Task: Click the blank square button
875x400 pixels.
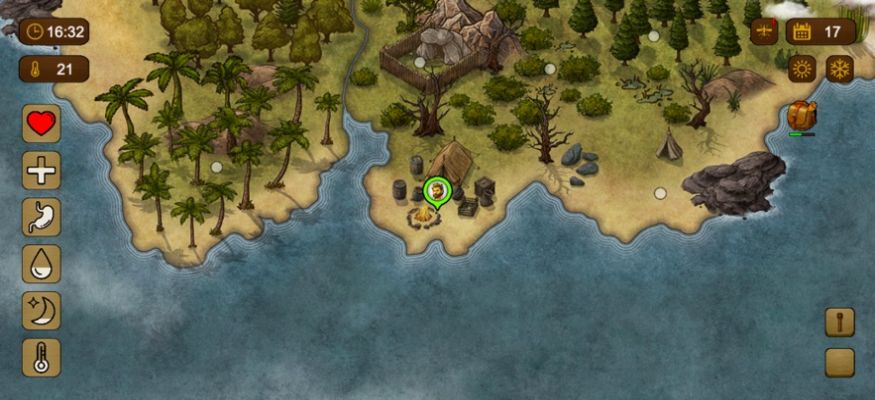Action: pos(840,362)
